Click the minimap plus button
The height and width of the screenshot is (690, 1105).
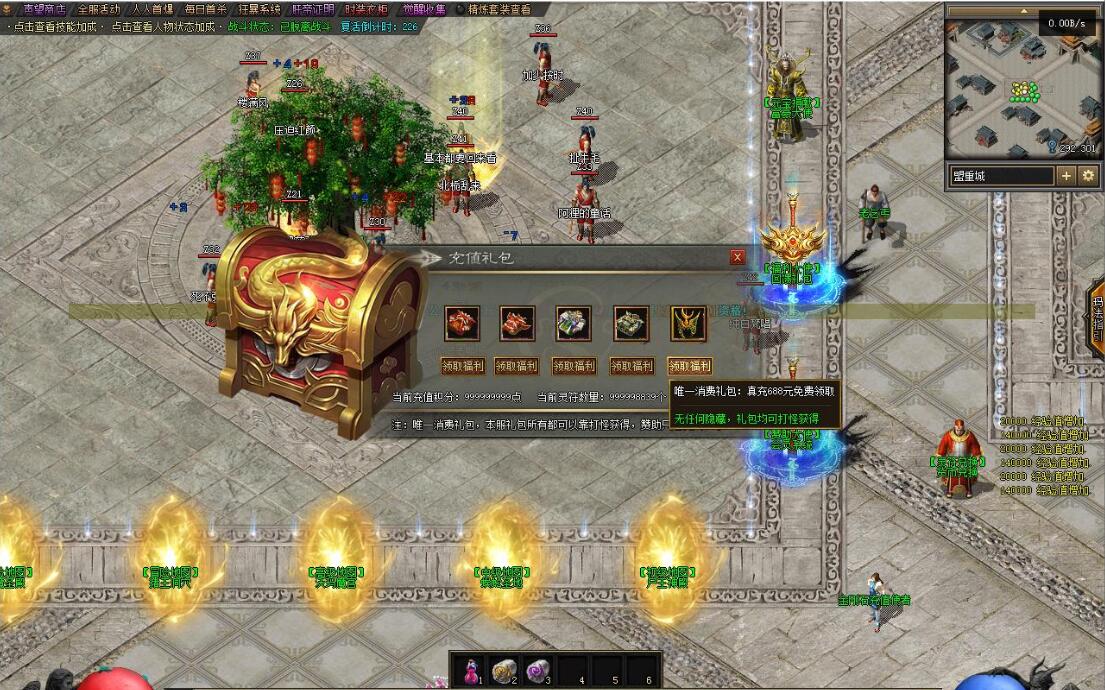click(x=1066, y=176)
